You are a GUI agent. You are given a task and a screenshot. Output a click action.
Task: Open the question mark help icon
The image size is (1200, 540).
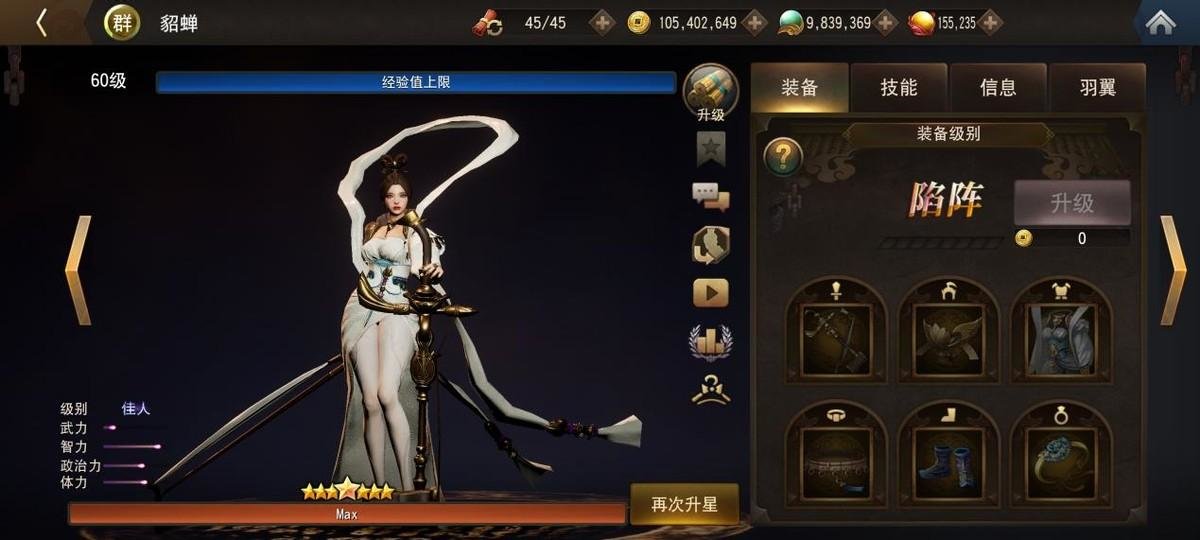point(783,156)
